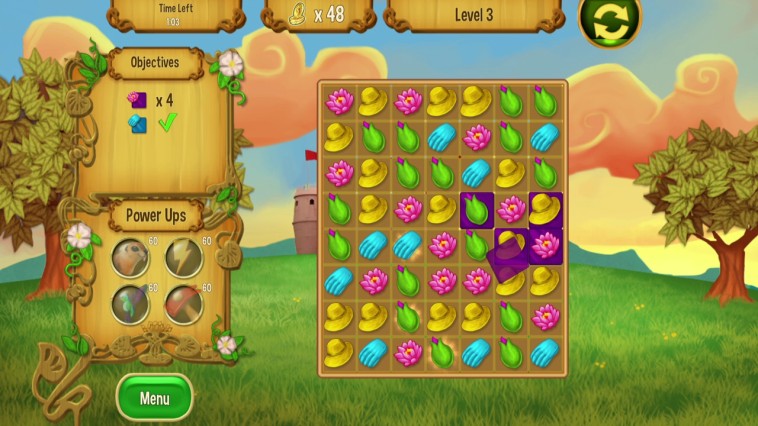Click the green circular arrows restart button
This screenshot has height=426, width=758.
(x=609, y=22)
